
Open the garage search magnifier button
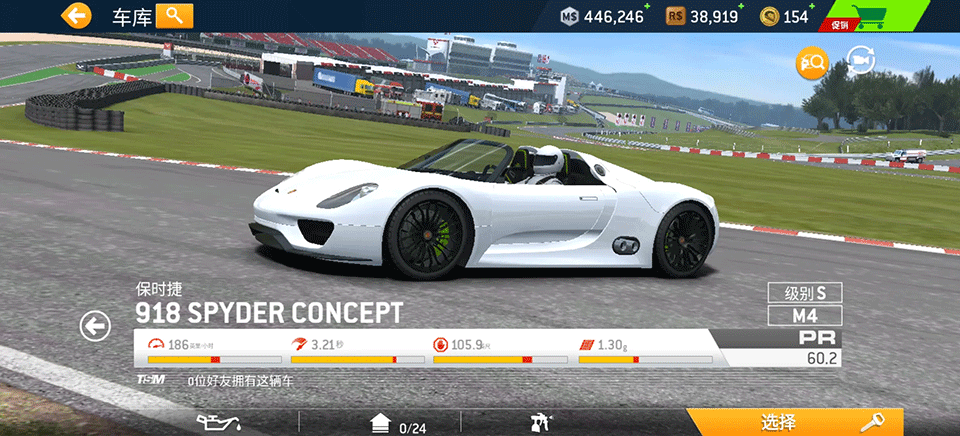pyautogui.click(x=174, y=15)
